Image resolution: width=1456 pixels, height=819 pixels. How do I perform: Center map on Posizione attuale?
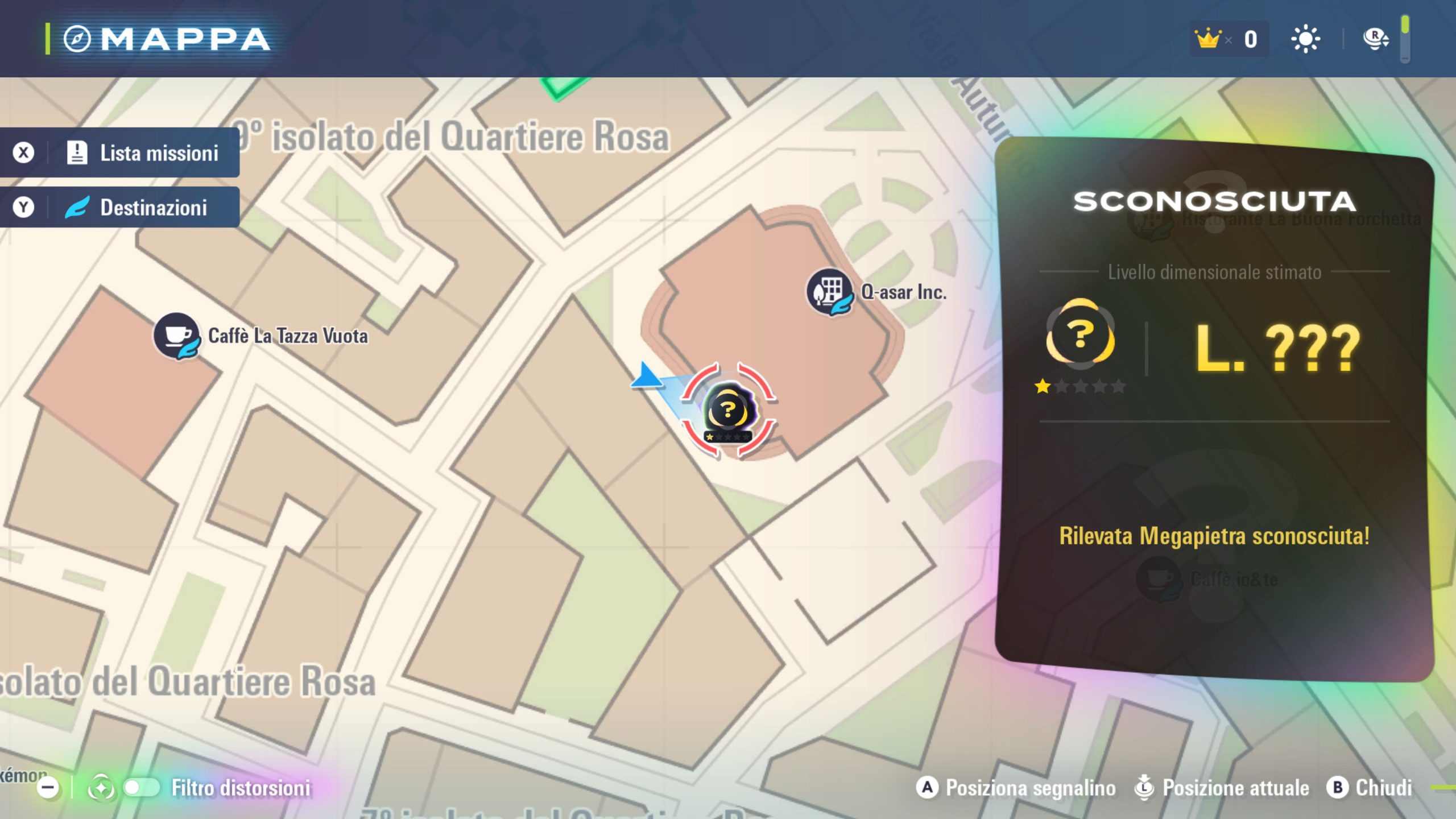(x=1222, y=788)
